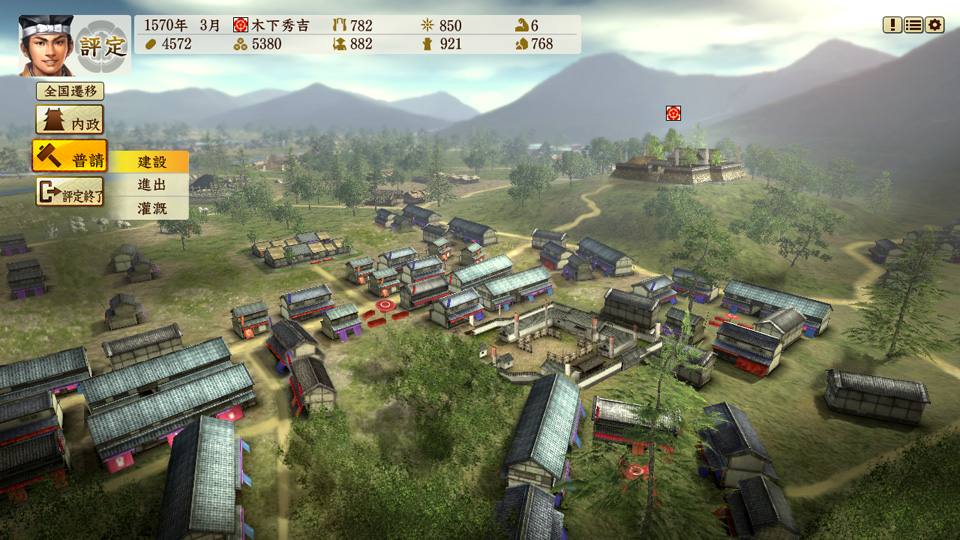The image size is (960, 540).
Task: Open the list icon menu
Action: click(x=914, y=25)
